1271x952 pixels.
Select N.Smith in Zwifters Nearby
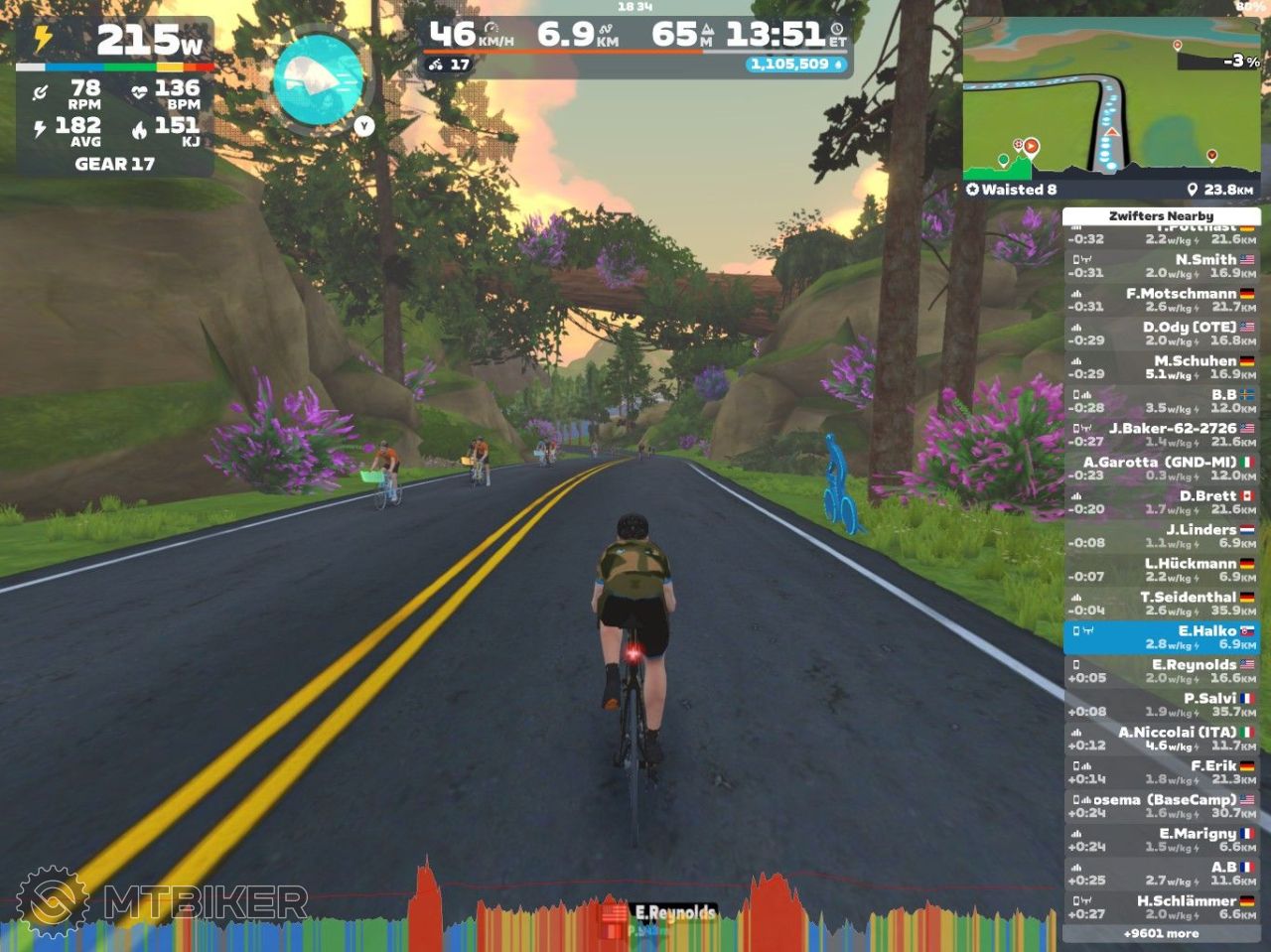1161,266
